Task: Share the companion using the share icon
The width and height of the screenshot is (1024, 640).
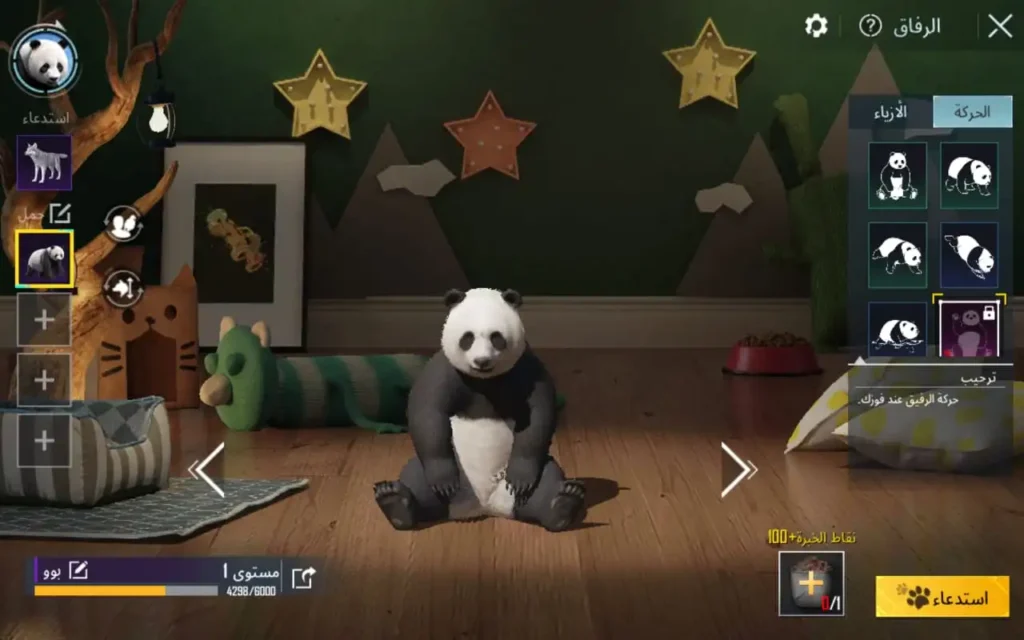Action: point(304,577)
